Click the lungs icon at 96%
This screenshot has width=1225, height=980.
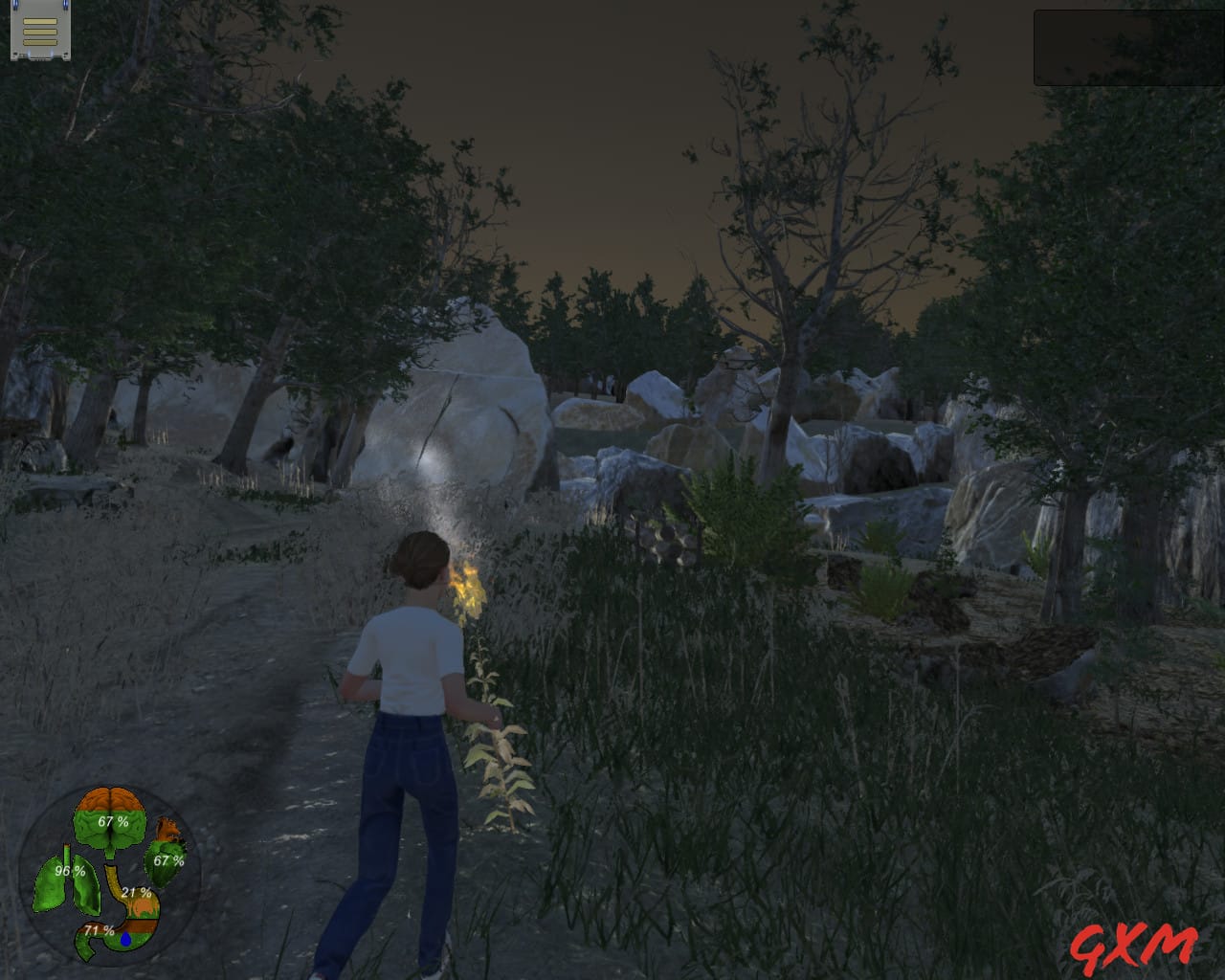pyautogui.click(x=67, y=871)
